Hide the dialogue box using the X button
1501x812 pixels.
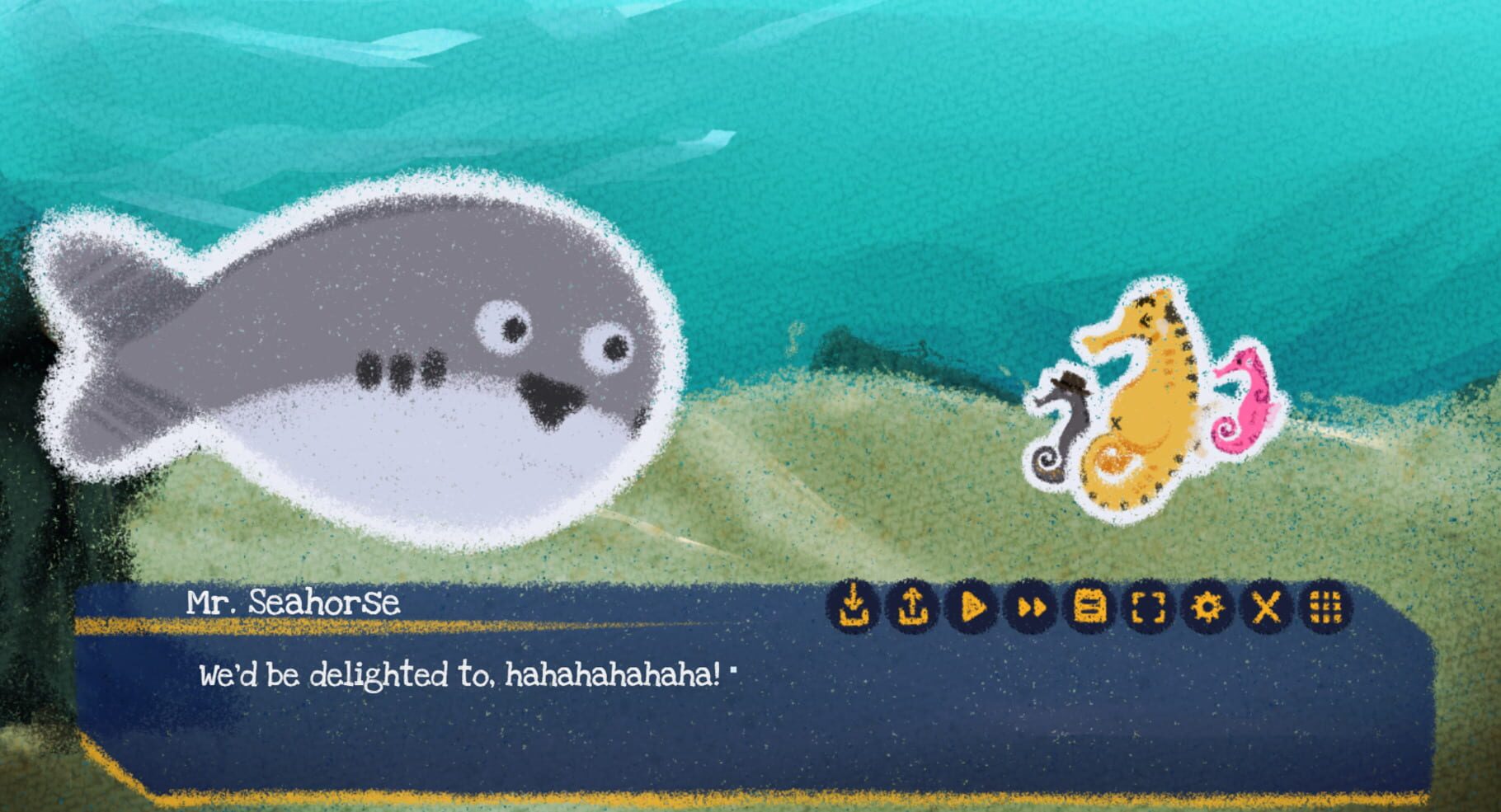(1264, 608)
